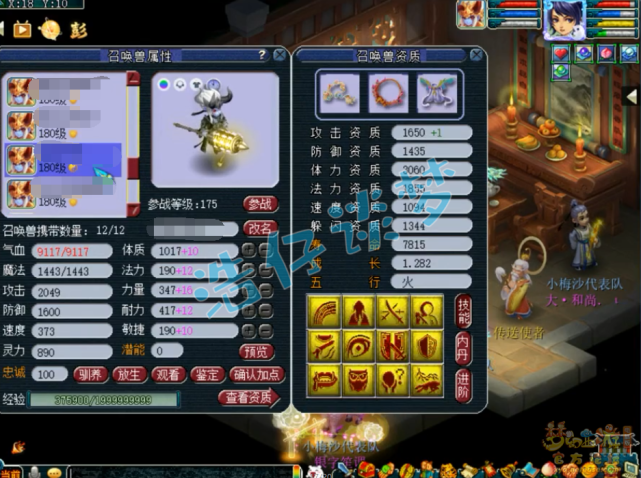Click the 观看 view button
Image resolution: width=641 pixels, height=478 pixels.
pos(168,375)
